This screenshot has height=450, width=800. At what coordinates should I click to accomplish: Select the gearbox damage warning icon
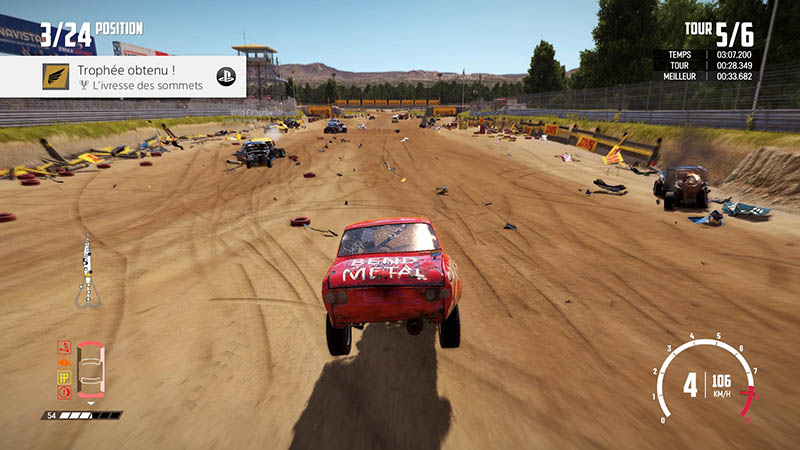pyautogui.click(x=64, y=376)
